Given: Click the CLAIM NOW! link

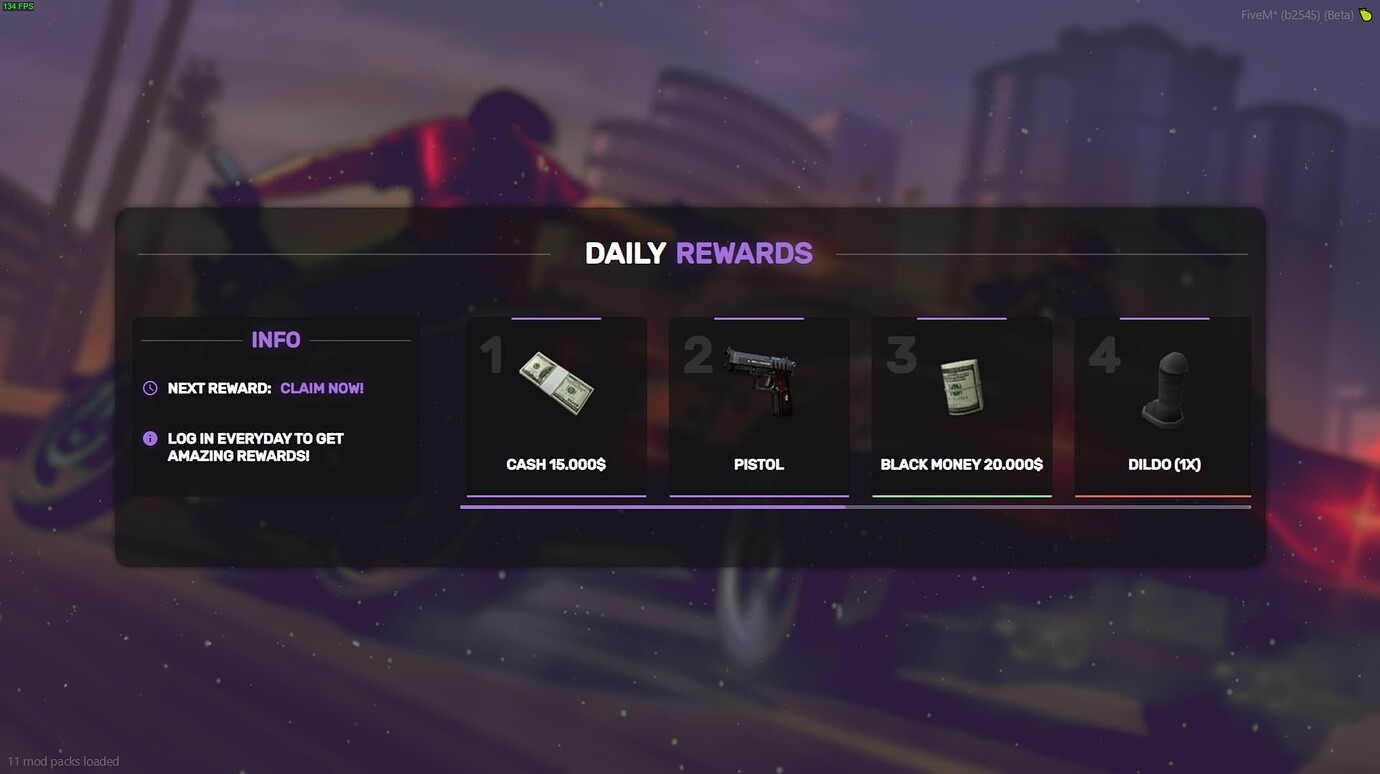Looking at the screenshot, I should [322, 388].
